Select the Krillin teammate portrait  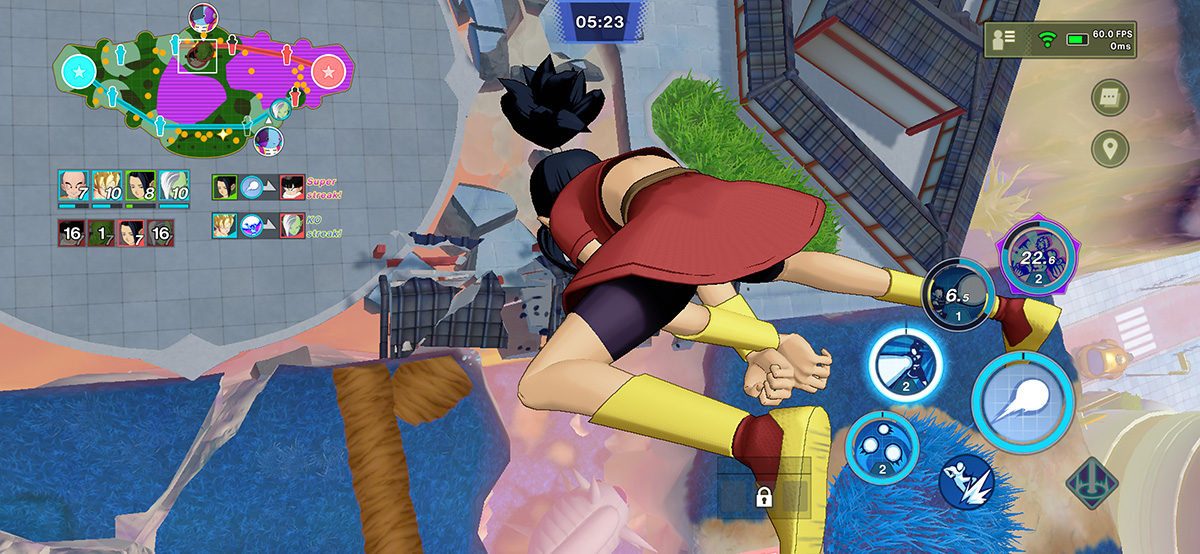tap(72, 186)
